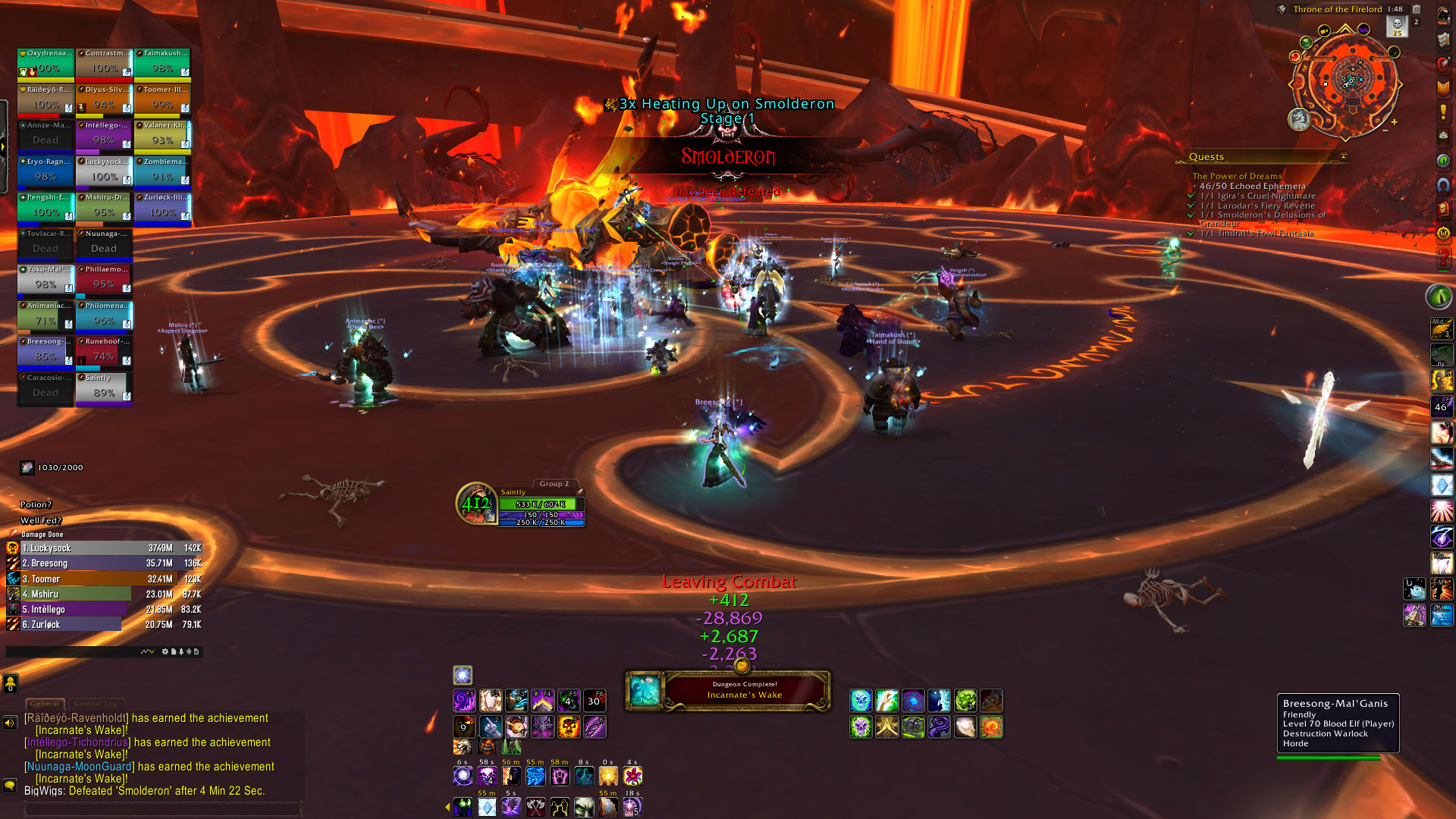
Task: Open the yellow exclamation mark micro button
Action: tap(1443, 112)
